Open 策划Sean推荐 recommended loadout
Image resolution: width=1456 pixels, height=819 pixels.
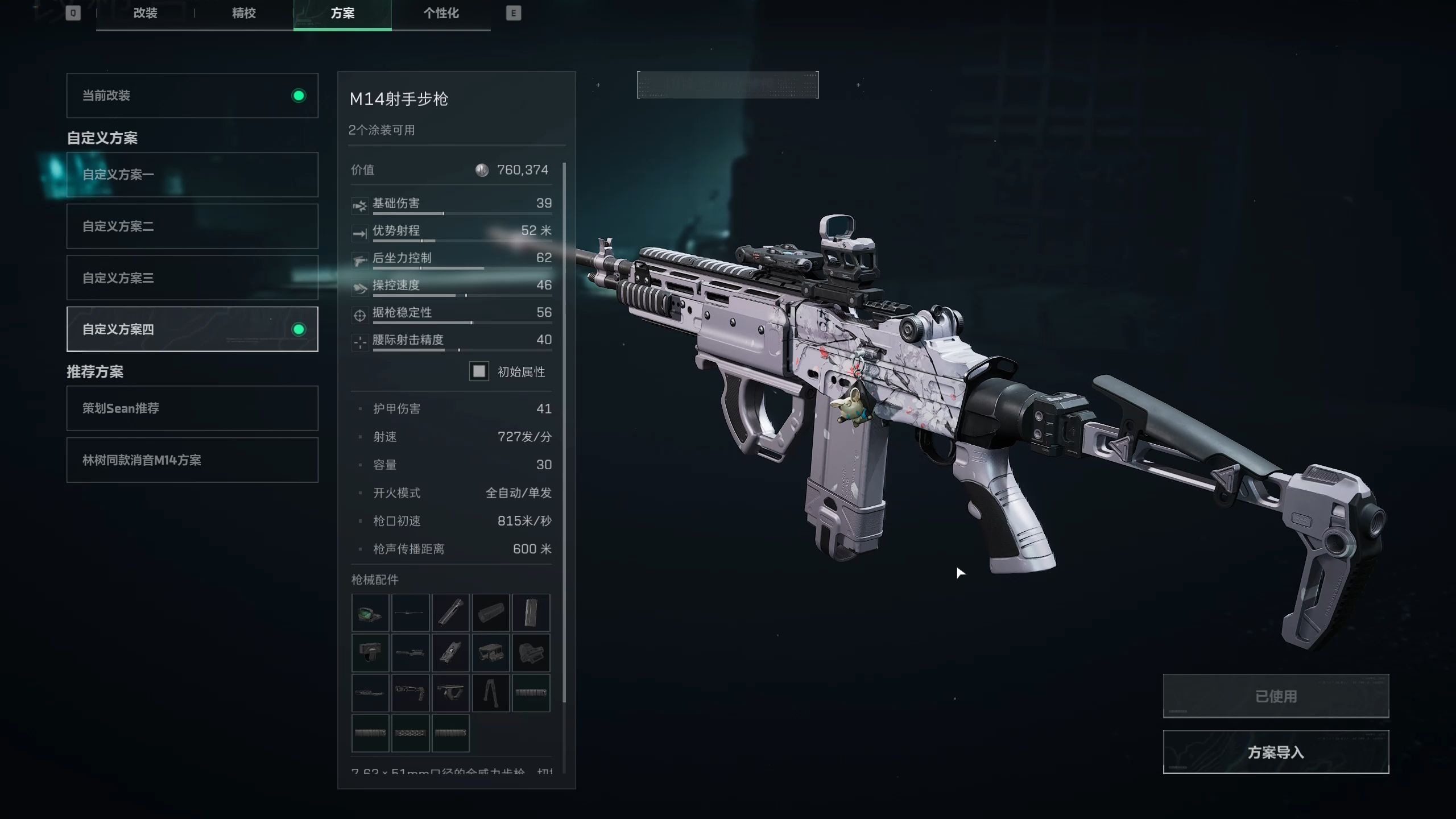192,408
